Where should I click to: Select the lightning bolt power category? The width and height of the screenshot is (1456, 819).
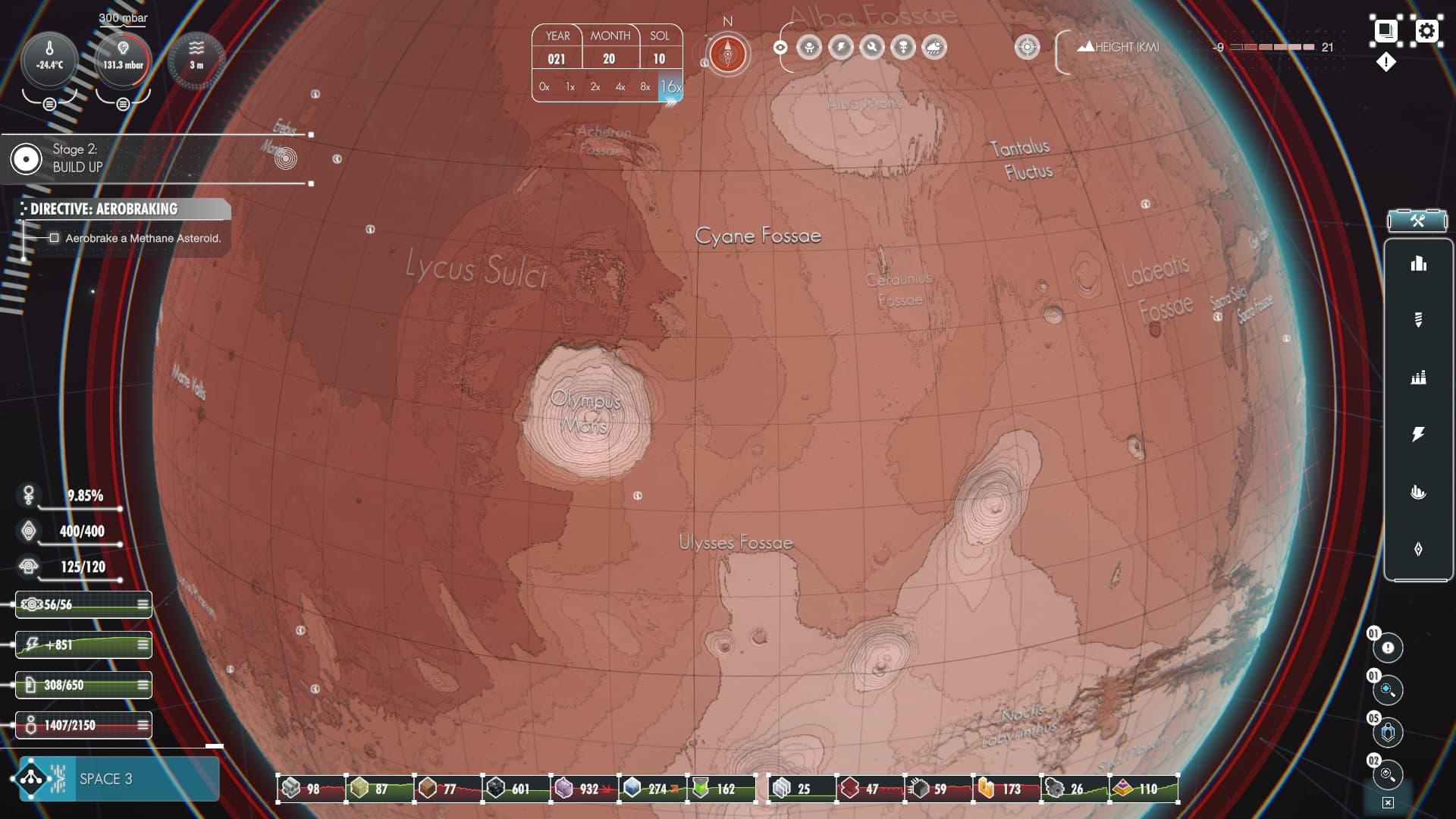(x=1418, y=435)
